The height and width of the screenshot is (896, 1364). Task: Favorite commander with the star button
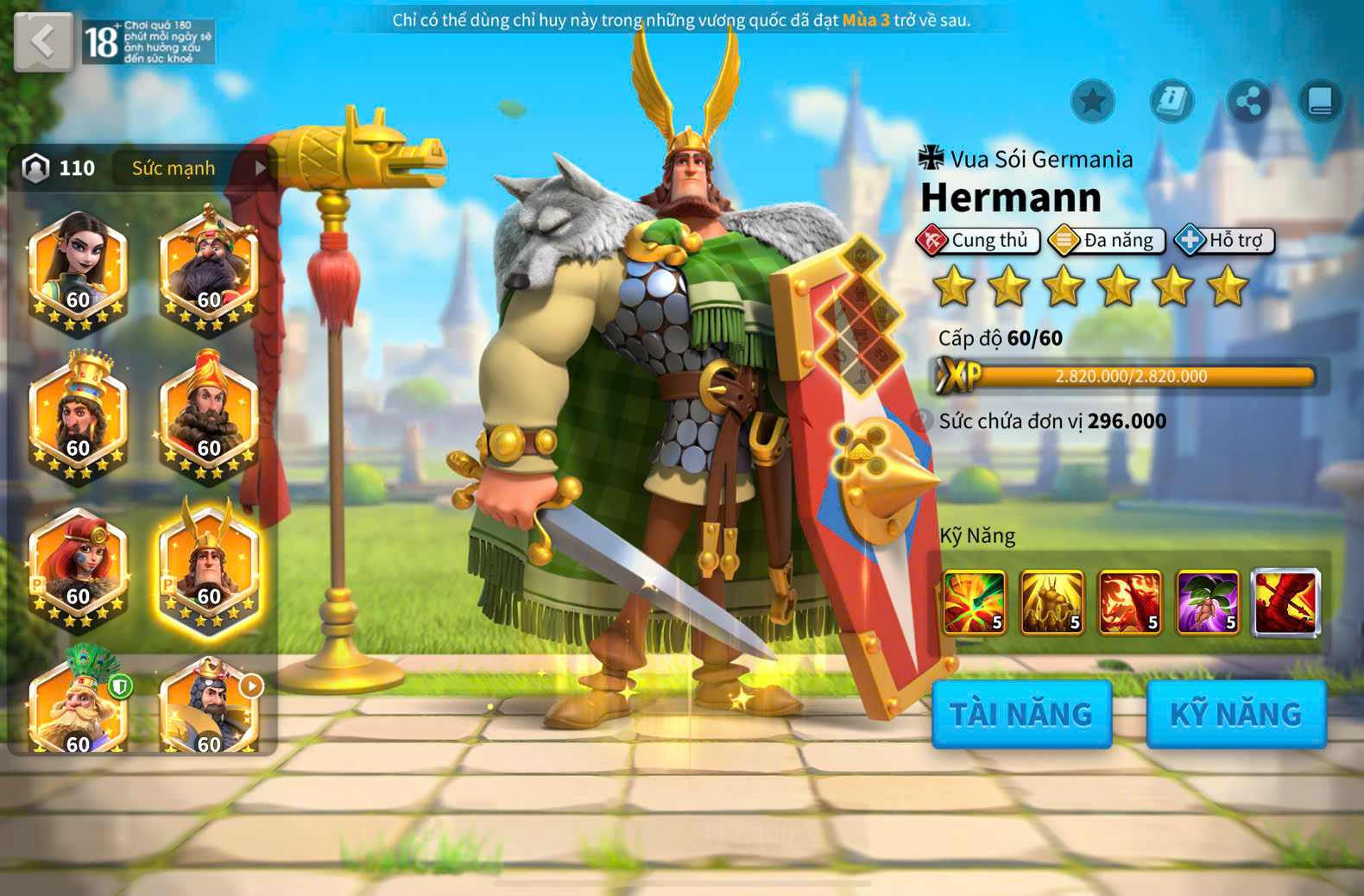point(1092,101)
